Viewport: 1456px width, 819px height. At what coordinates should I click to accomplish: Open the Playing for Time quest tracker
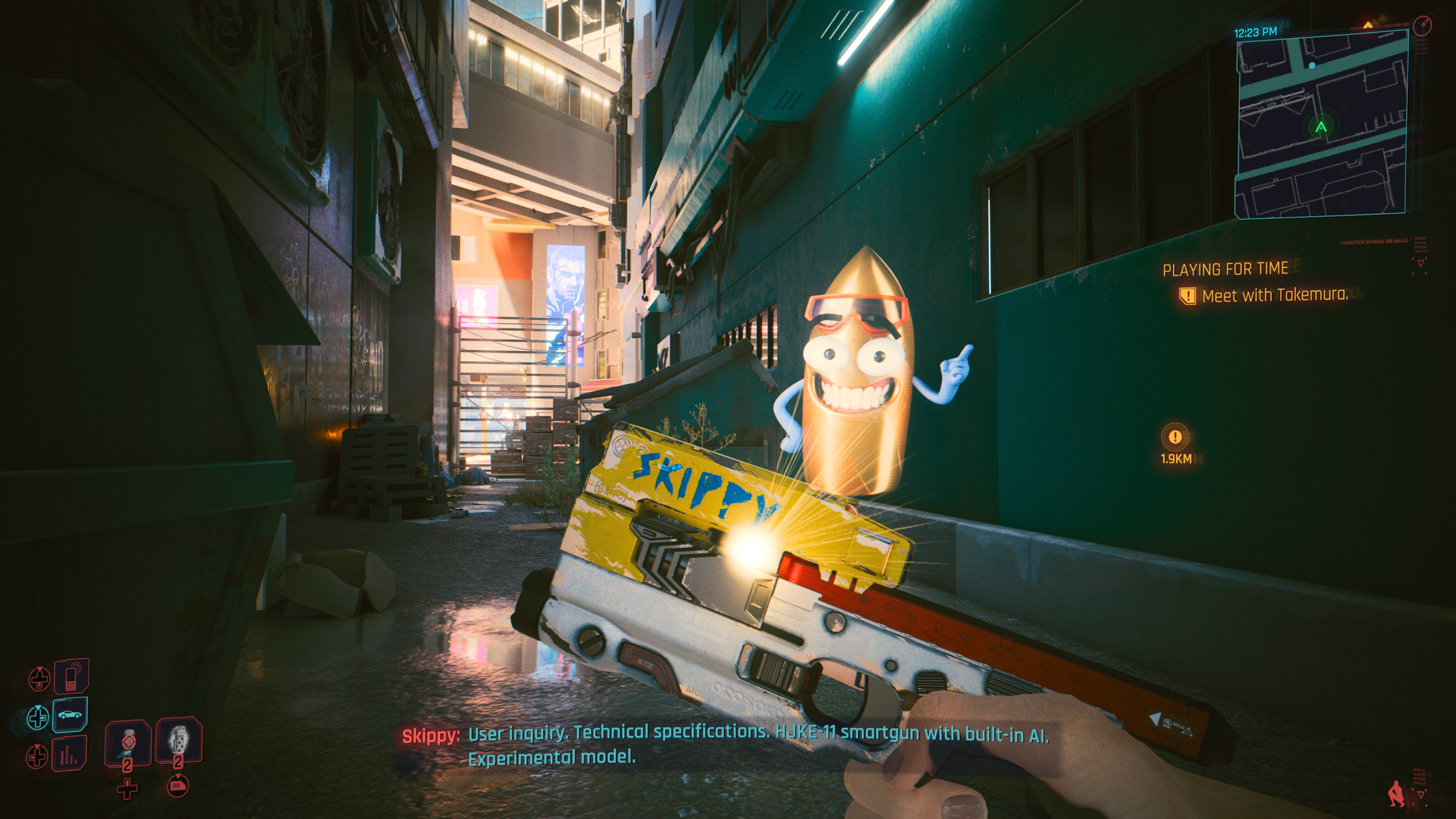pyautogui.click(x=1225, y=269)
